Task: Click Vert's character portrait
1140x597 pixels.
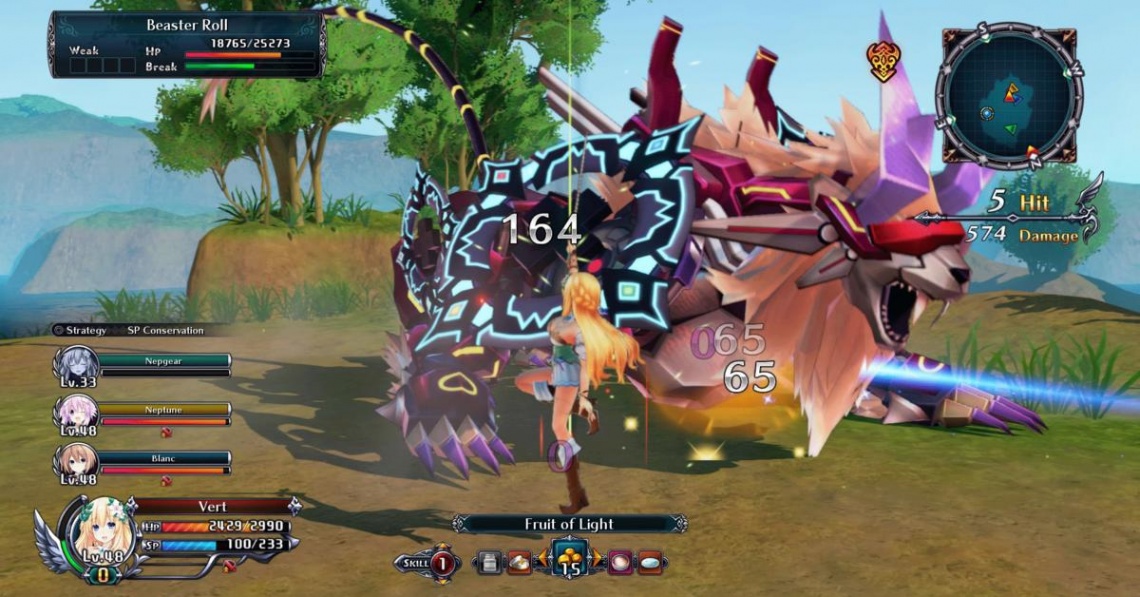Action: tap(101, 531)
